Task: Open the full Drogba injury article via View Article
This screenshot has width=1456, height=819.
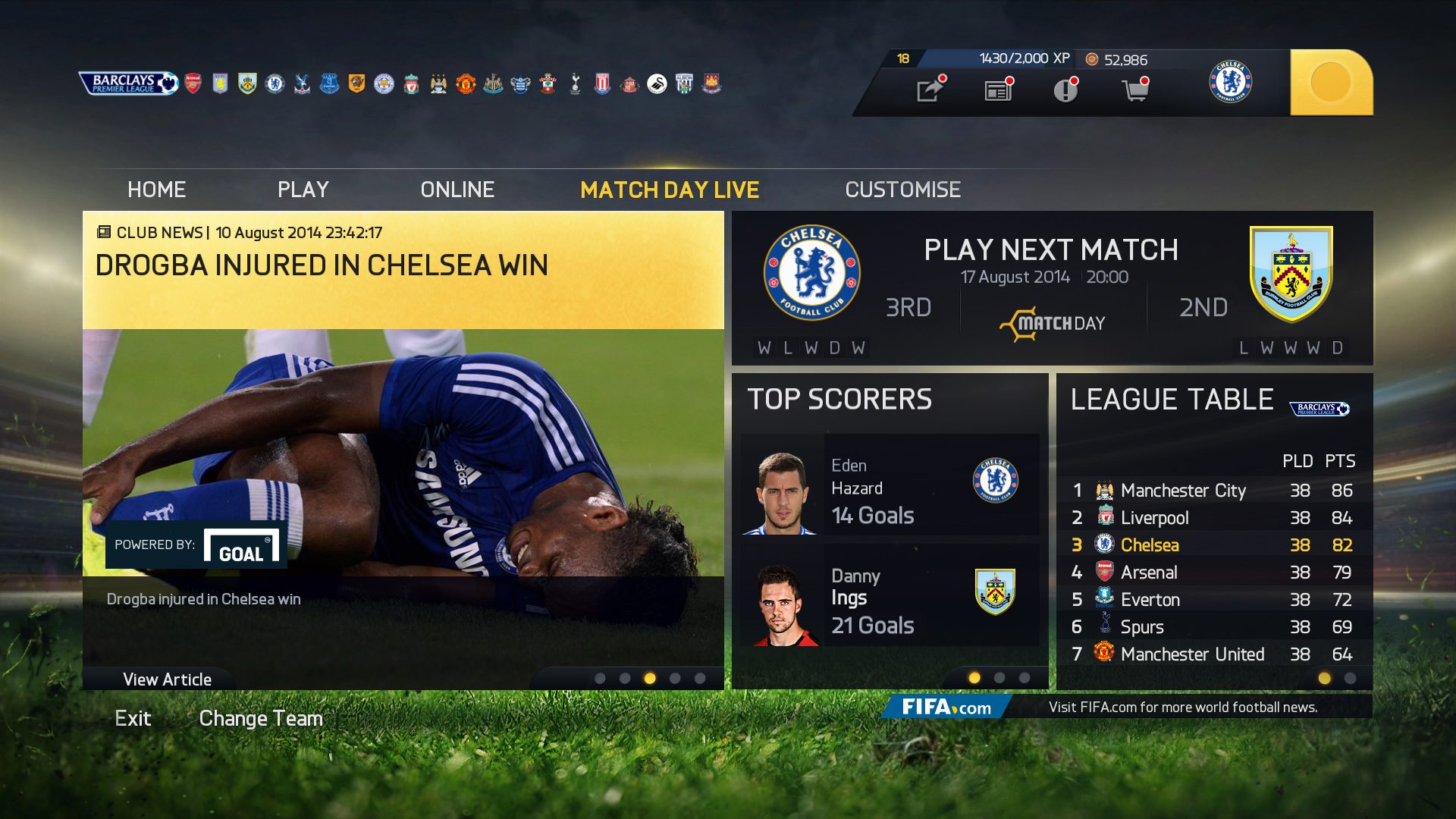Action: (168, 679)
